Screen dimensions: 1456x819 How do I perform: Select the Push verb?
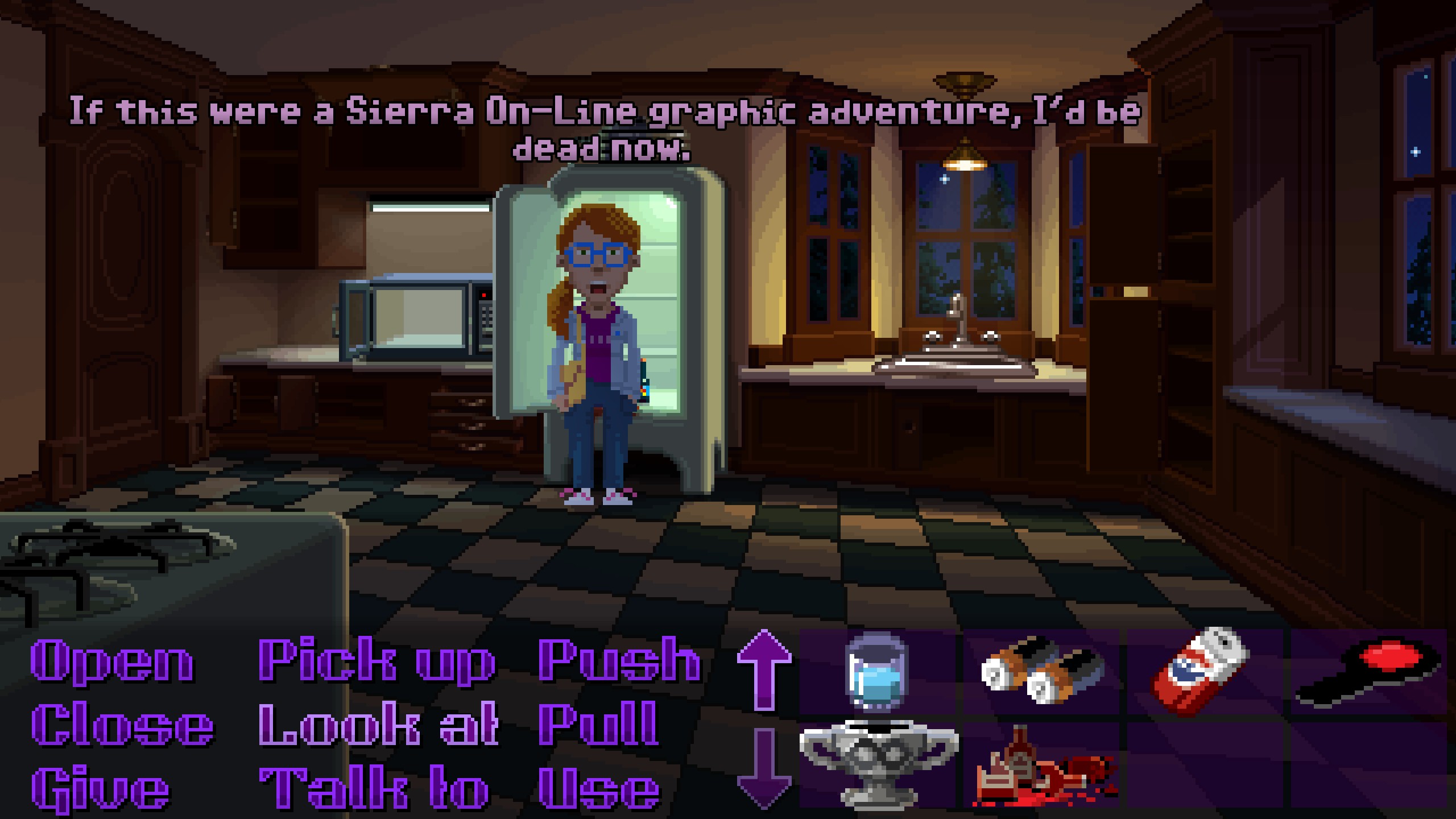(619, 660)
